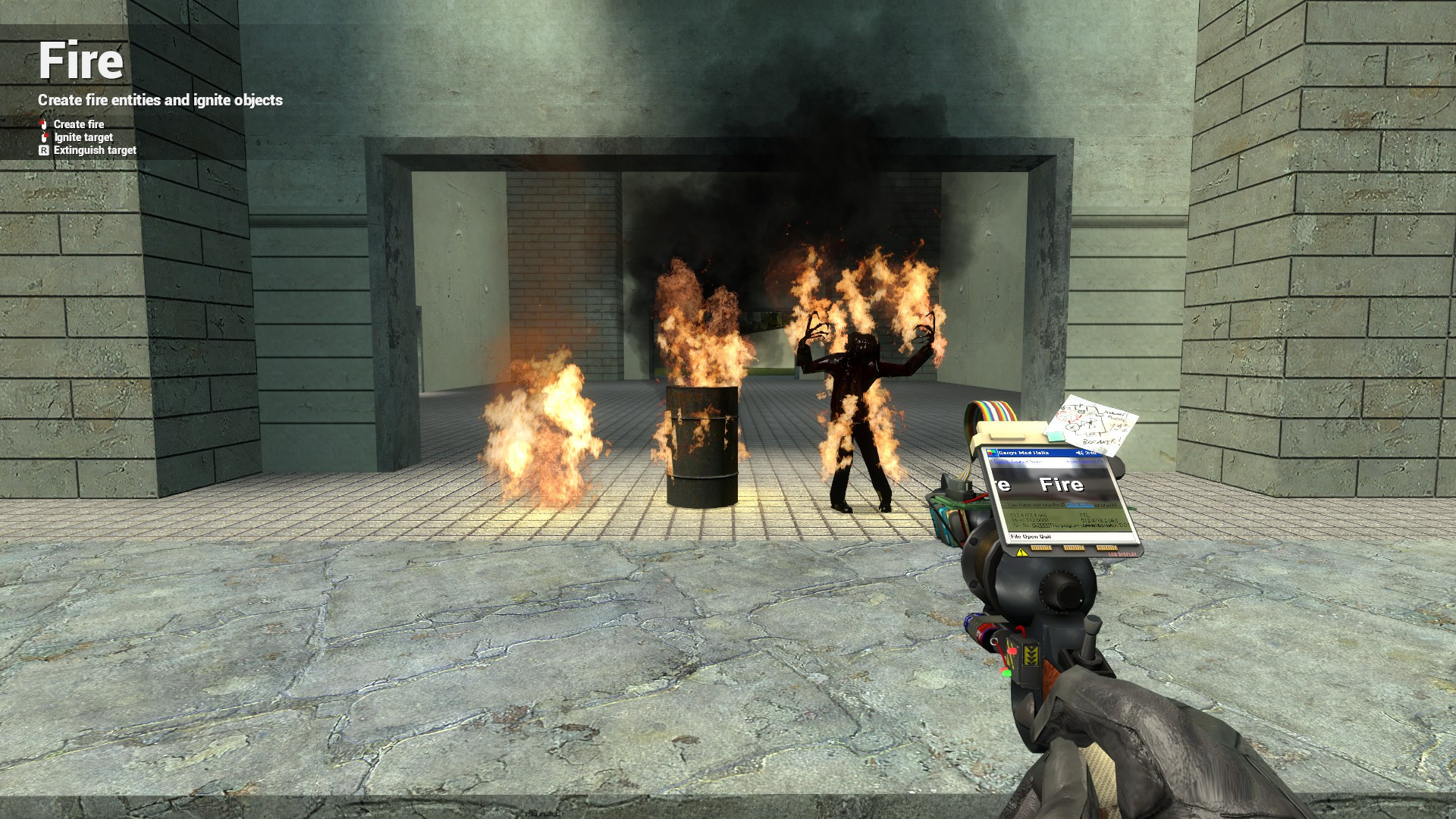Click the middle yellow connector port icon

pyautogui.click(x=1073, y=548)
